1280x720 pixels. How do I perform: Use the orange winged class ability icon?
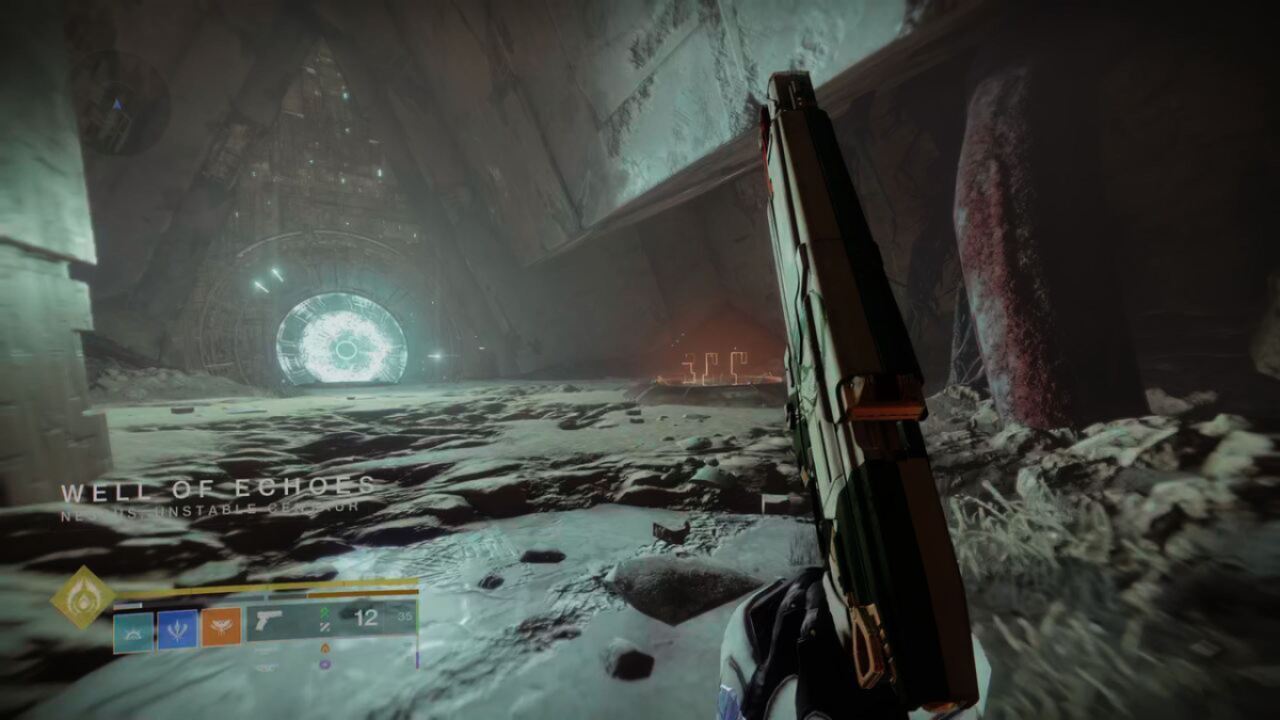click(x=220, y=628)
